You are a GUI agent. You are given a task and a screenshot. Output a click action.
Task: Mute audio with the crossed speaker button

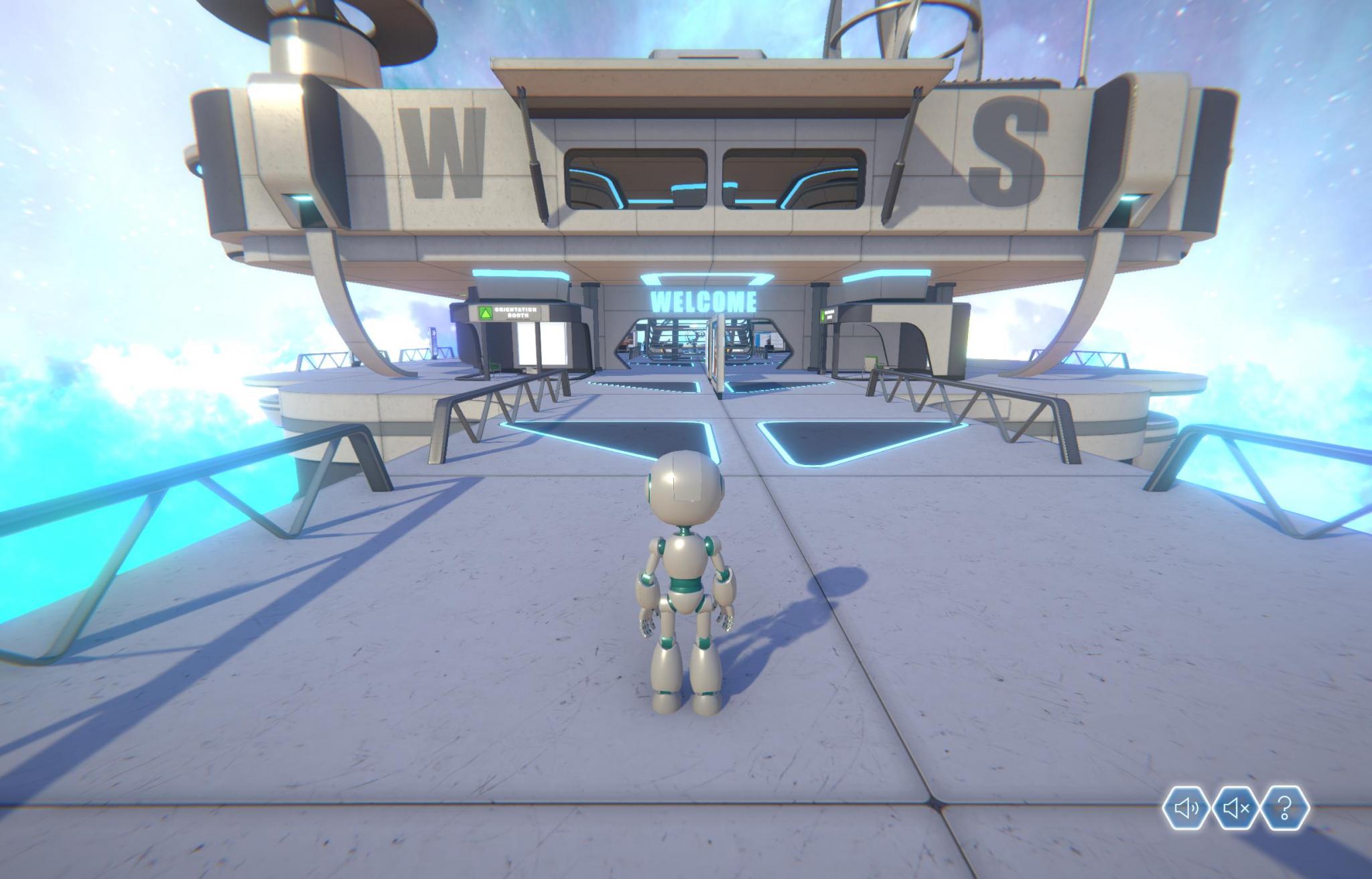1235,809
